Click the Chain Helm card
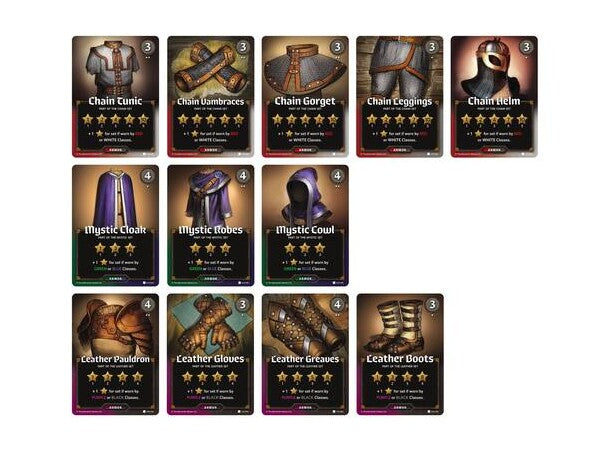Screen dimensions: 610x450 [494, 97]
